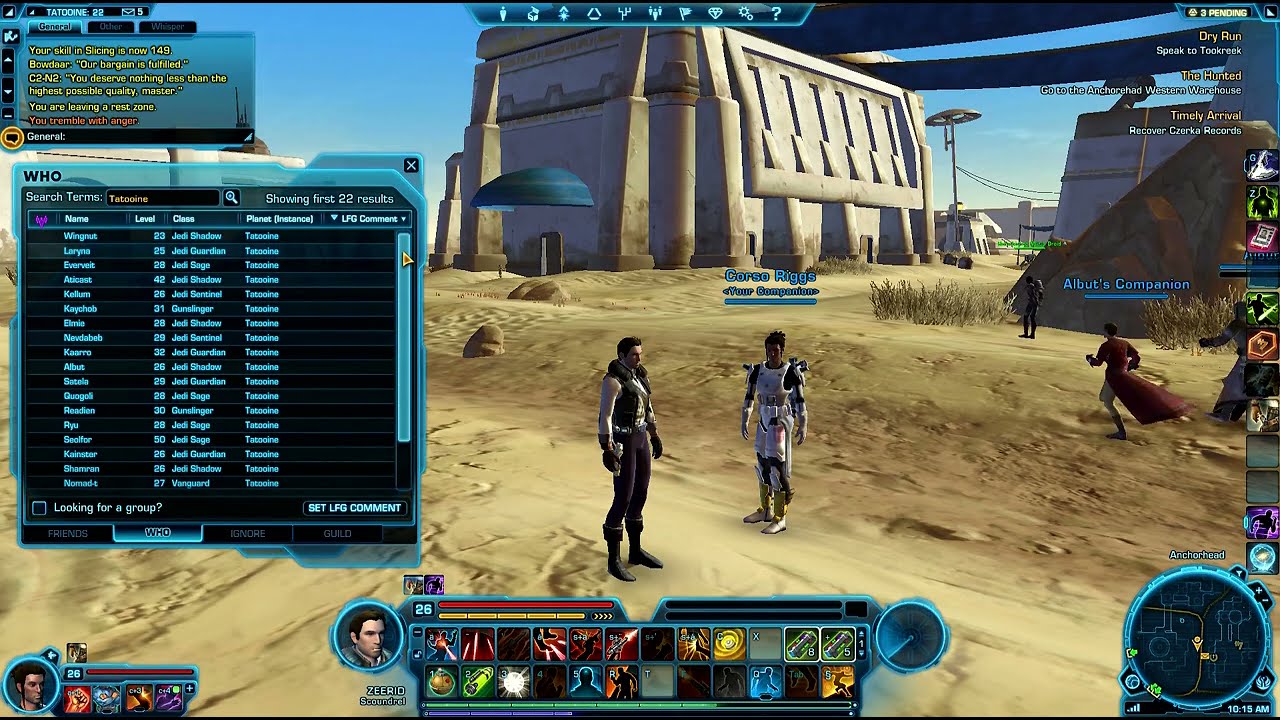
Task: Open the LFG Comment column dropdown
Action: (369, 219)
